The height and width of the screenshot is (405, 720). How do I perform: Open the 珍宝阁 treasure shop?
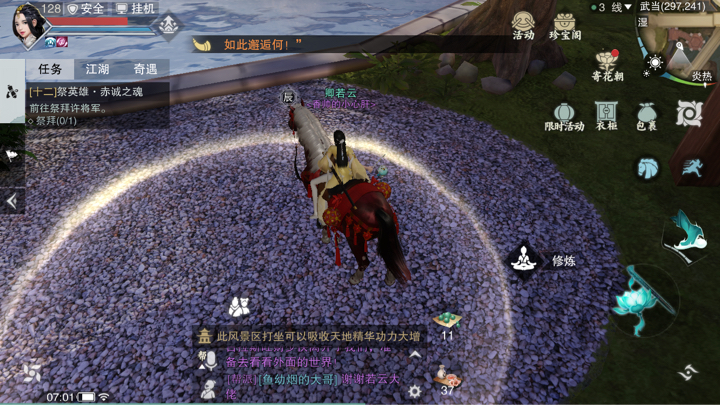click(x=565, y=24)
